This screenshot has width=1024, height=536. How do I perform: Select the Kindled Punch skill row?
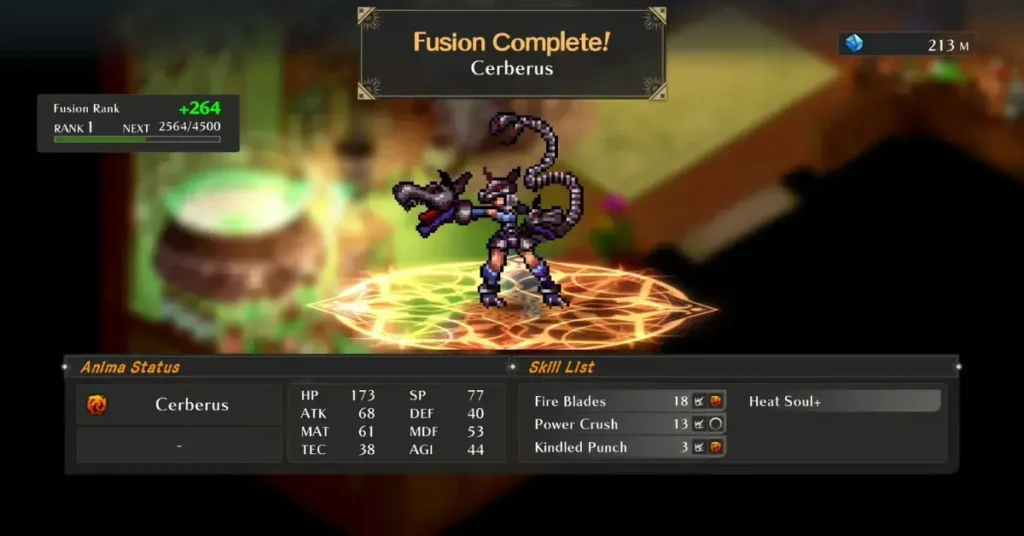click(627, 447)
